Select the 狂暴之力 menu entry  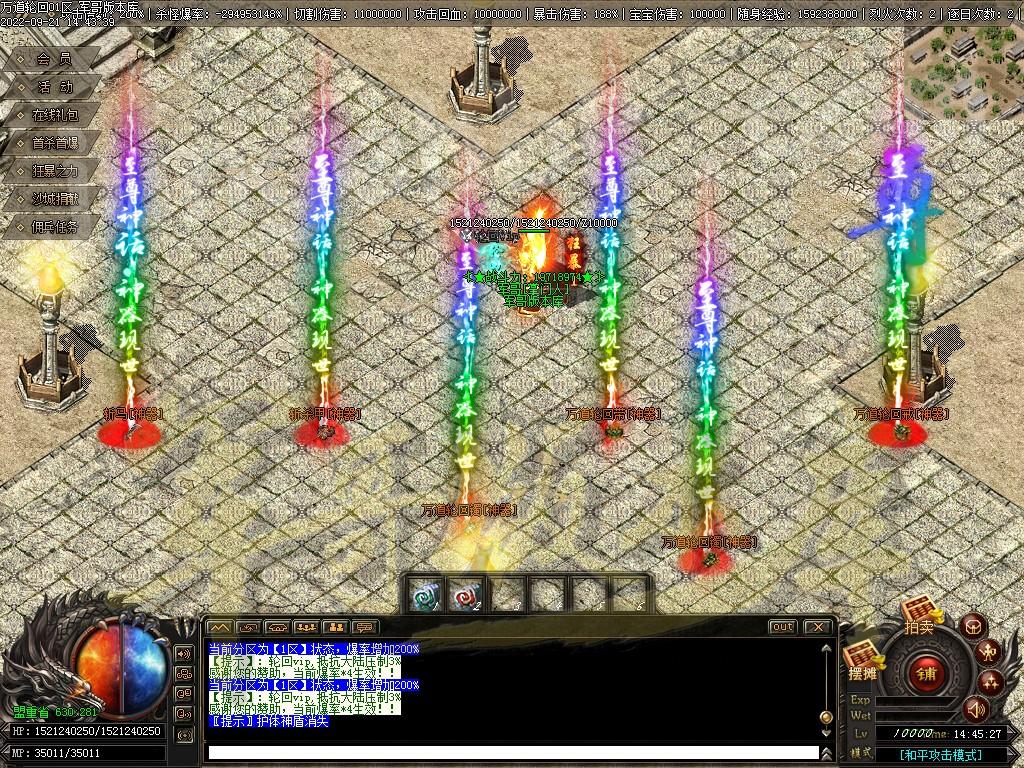53,171
